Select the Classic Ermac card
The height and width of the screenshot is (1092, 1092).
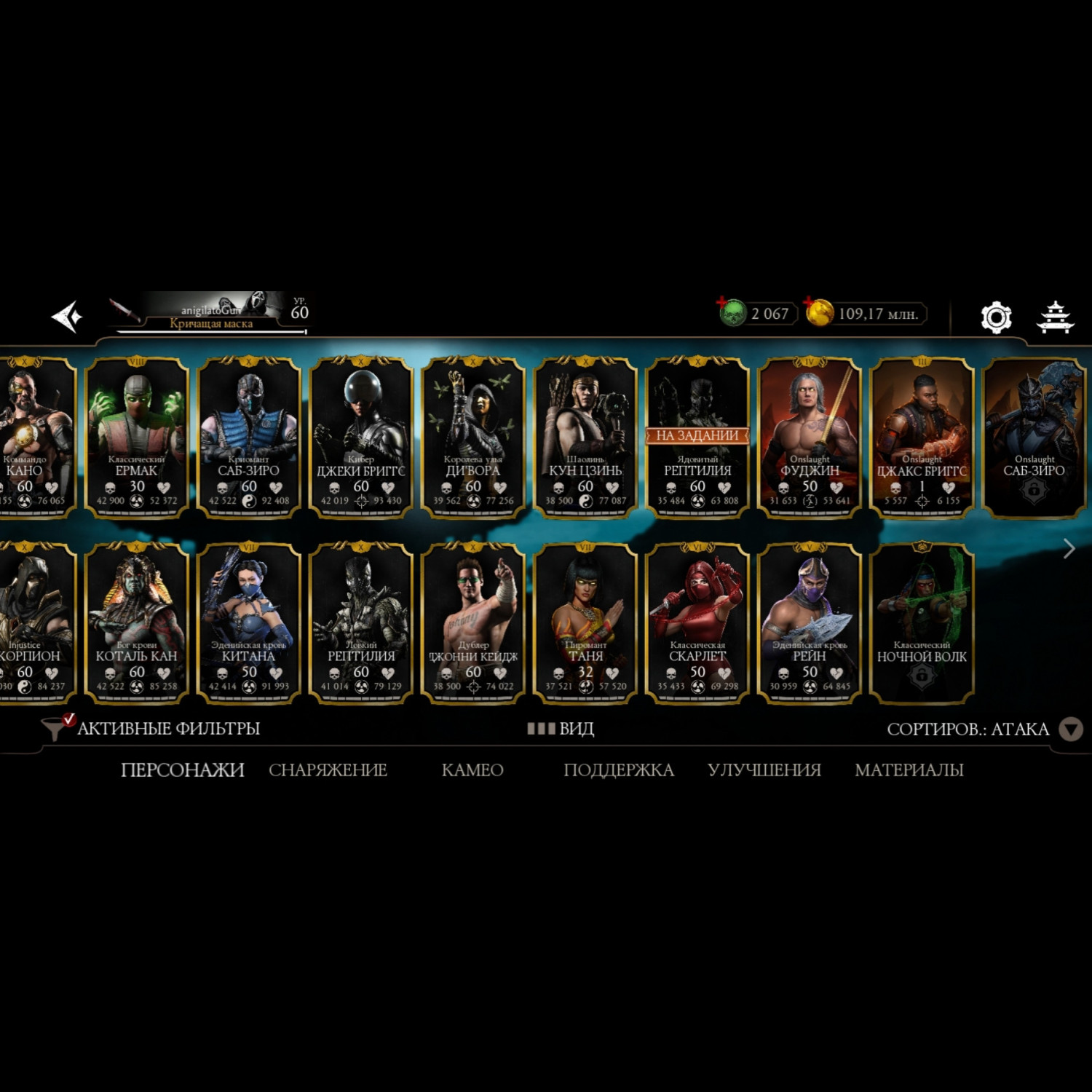(137, 437)
